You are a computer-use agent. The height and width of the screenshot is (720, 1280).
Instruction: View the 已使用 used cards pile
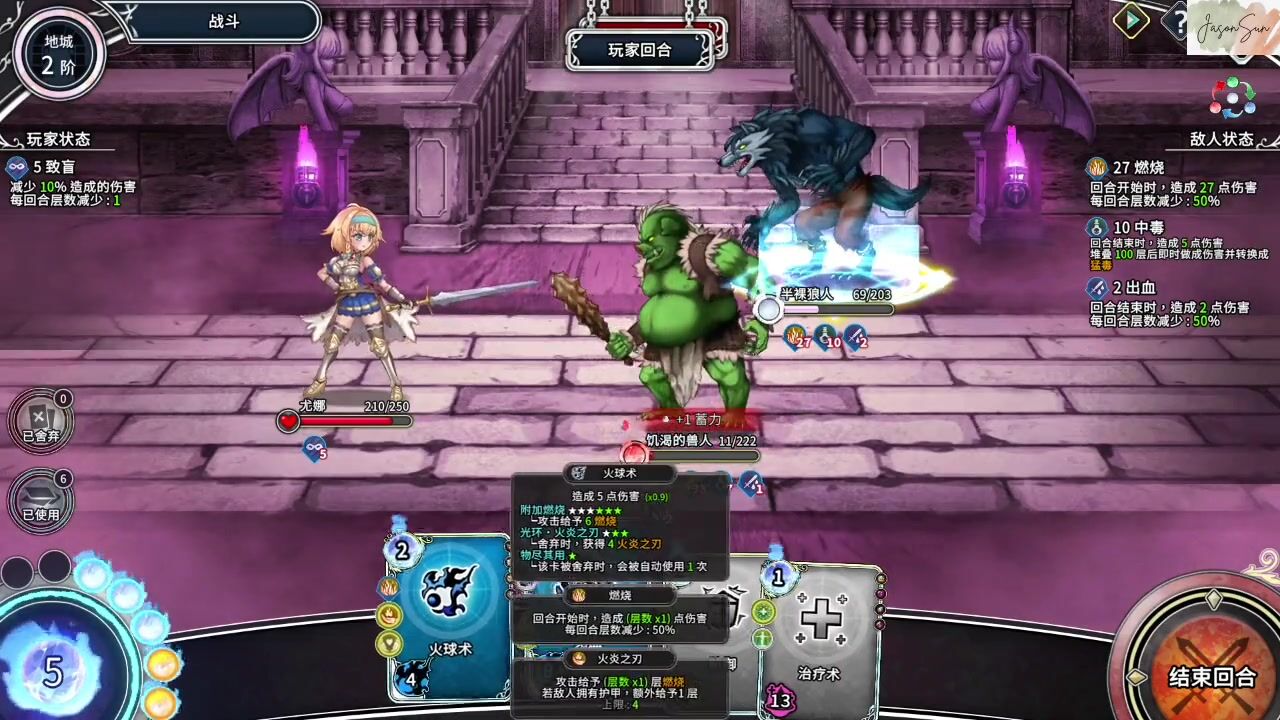[41, 498]
